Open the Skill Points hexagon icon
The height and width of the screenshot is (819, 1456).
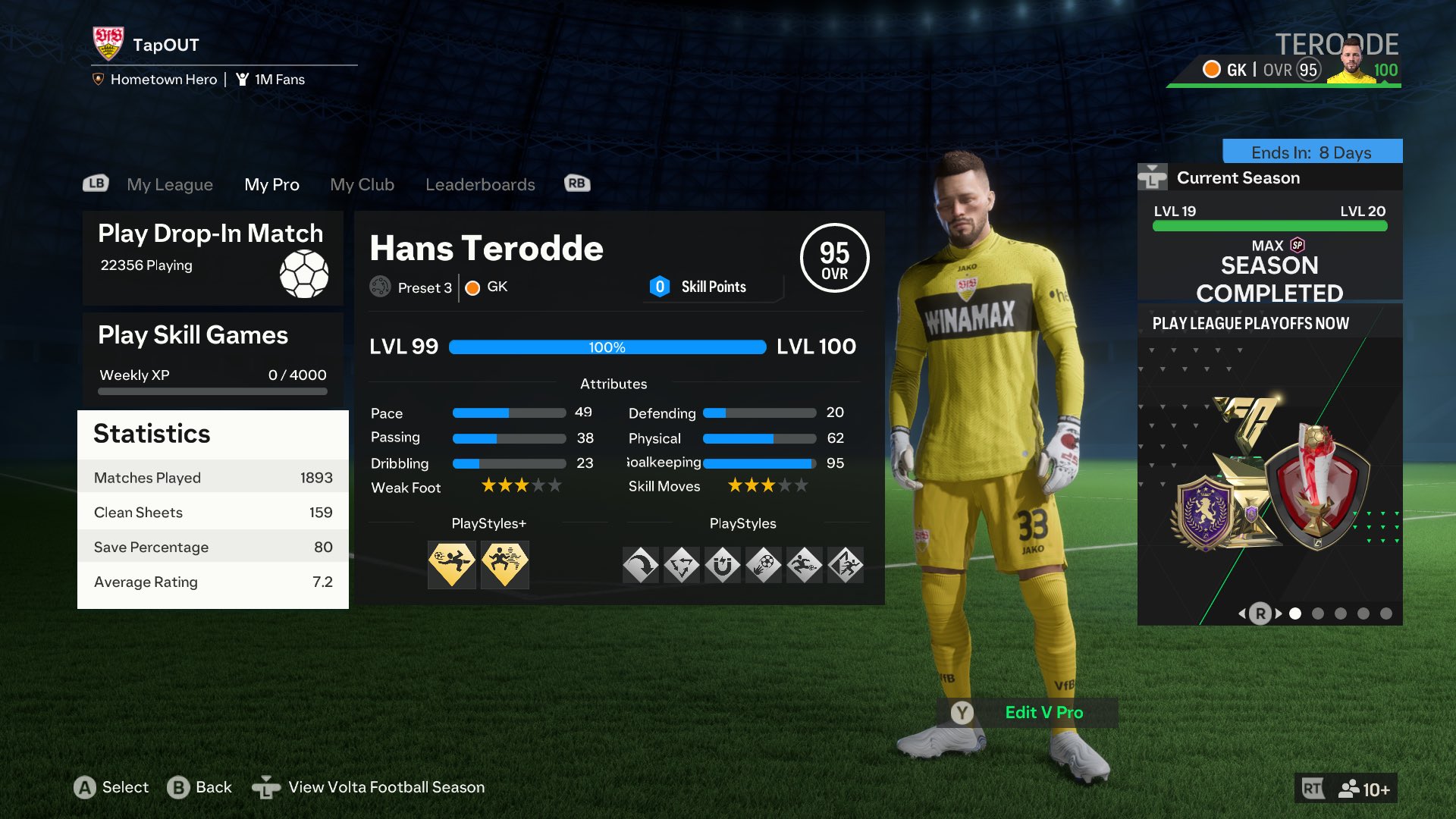point(659,287)
